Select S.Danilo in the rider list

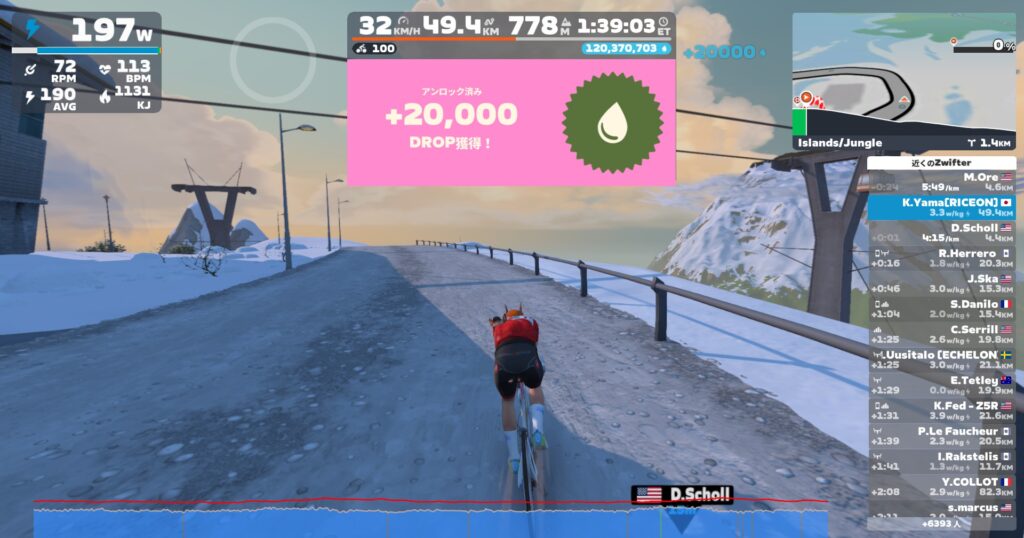tap(942, 309)
